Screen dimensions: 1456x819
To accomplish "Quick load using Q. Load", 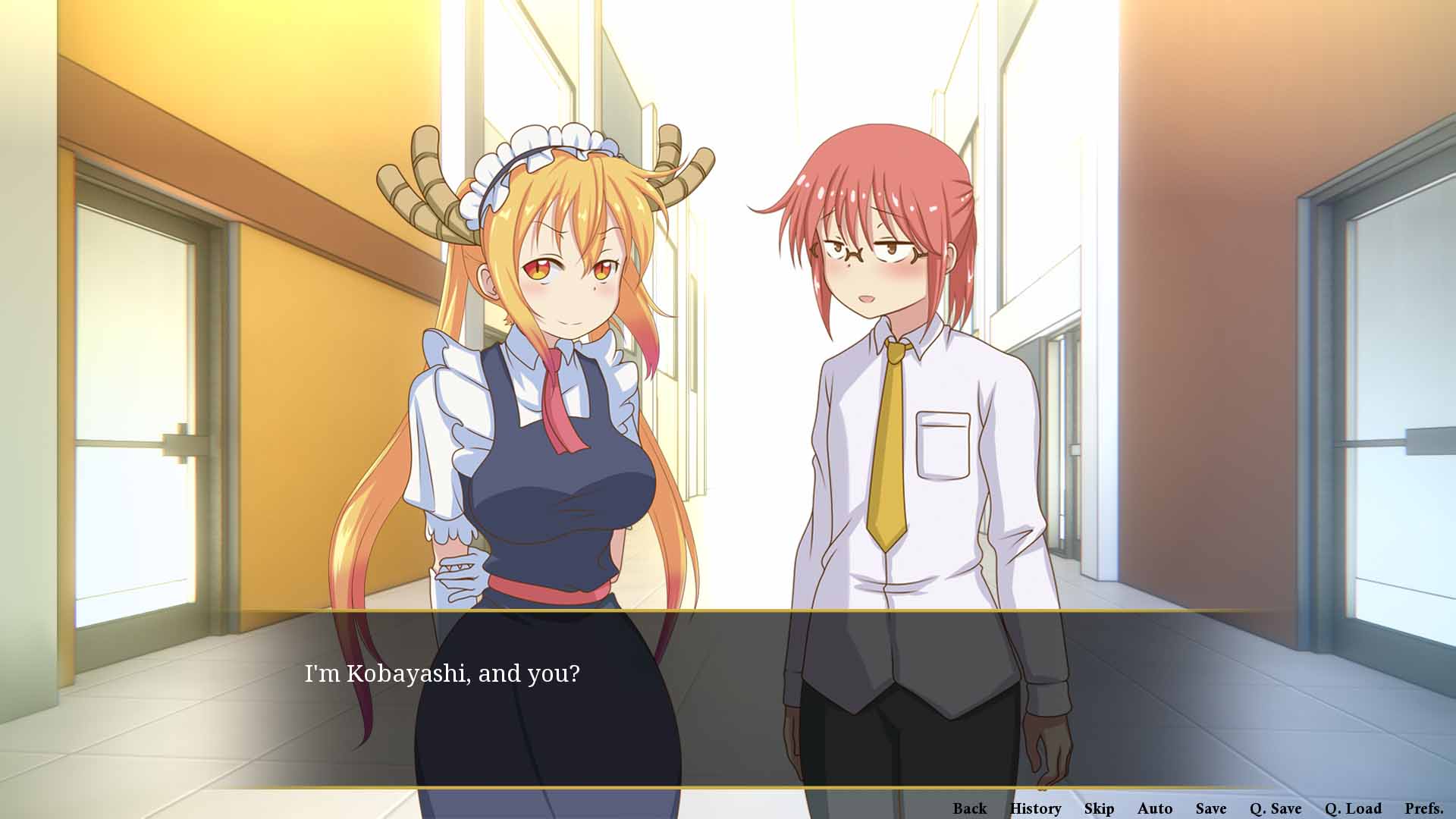I will tap(1353, 808).
